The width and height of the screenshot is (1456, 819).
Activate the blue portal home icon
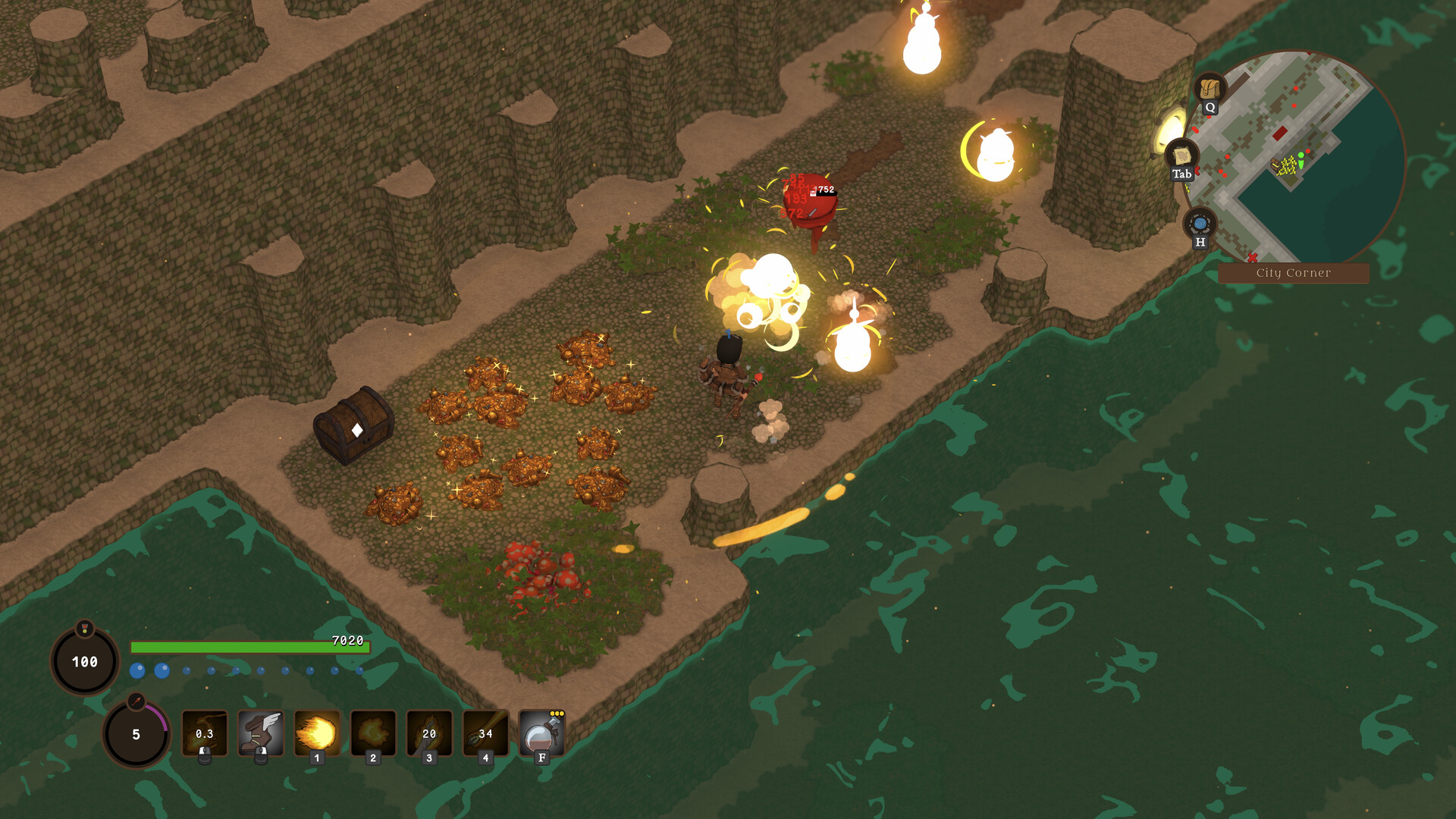click(1200, 224)
